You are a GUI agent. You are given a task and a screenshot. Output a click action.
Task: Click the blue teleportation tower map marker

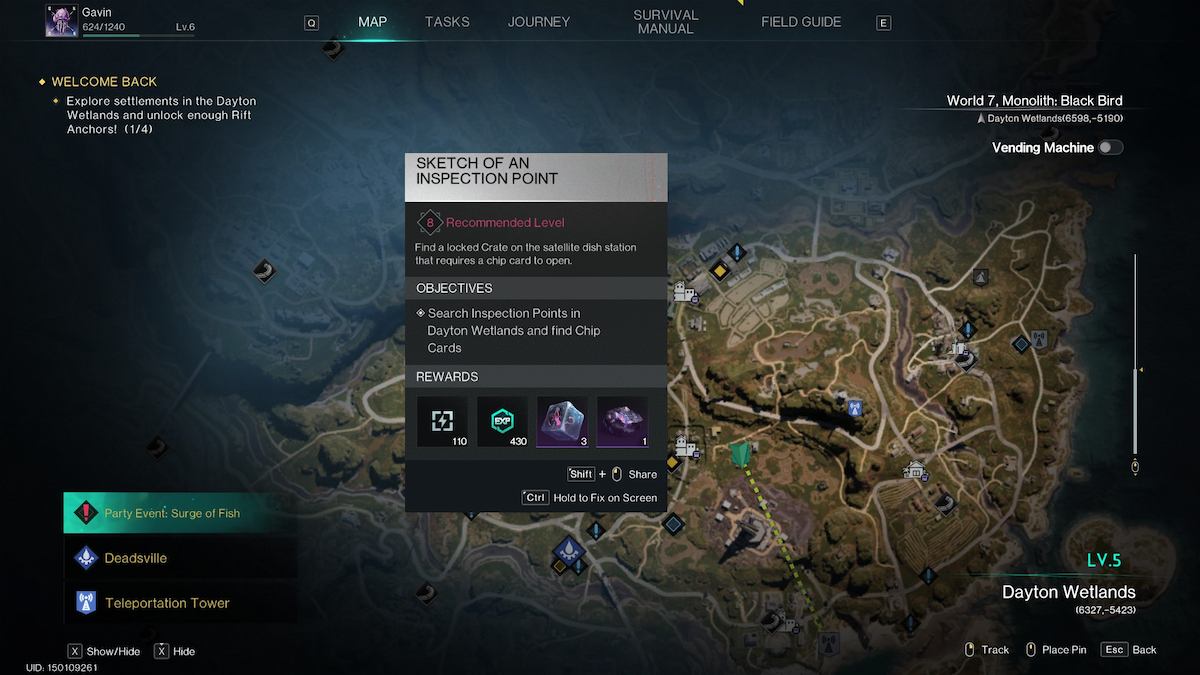point(854,408)
